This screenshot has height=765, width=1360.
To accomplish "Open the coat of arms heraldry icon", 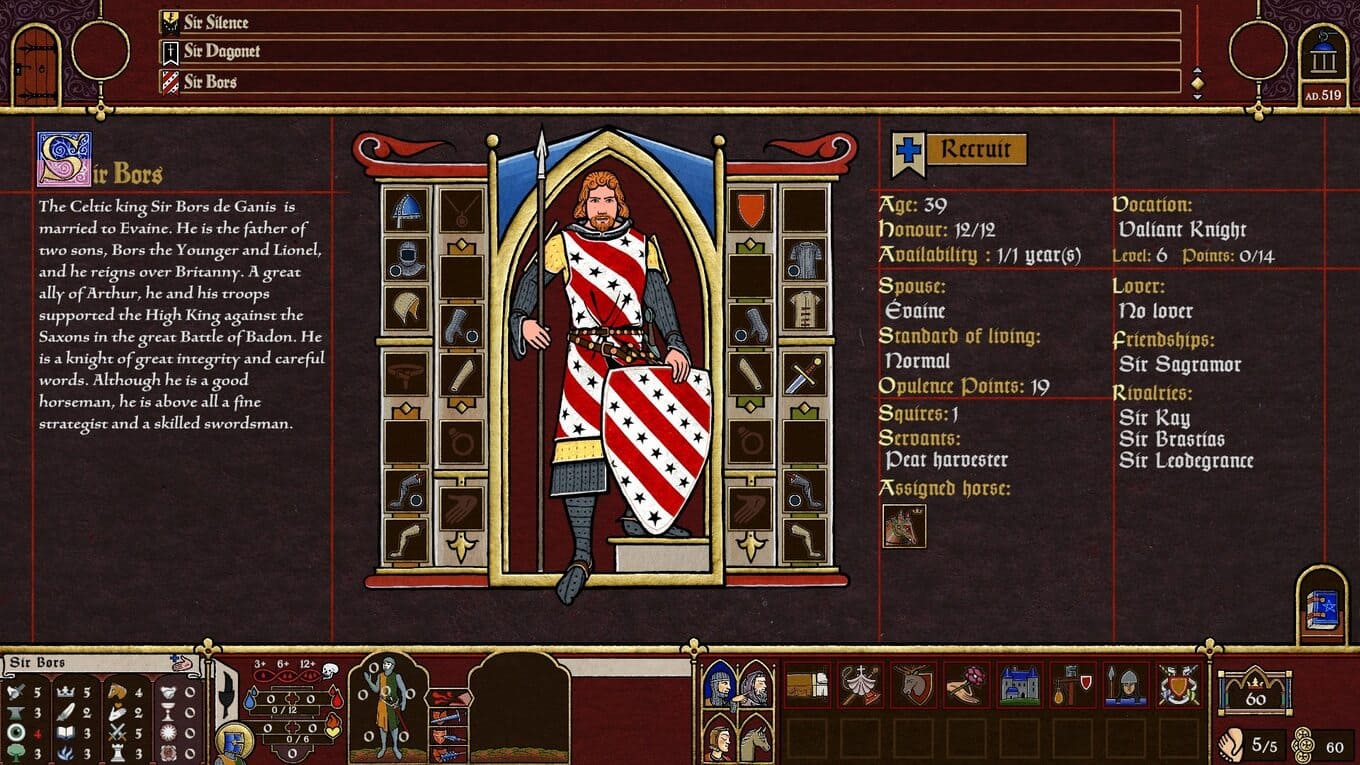I will pyautogui.click(x=1179, y=685).
